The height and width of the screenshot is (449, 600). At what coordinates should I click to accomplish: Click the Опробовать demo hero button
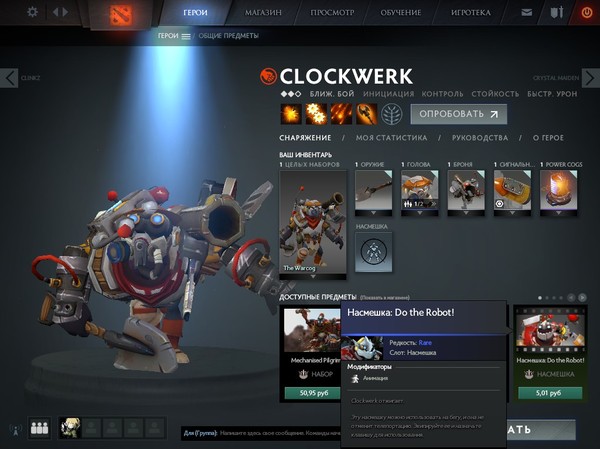point(458,114)
